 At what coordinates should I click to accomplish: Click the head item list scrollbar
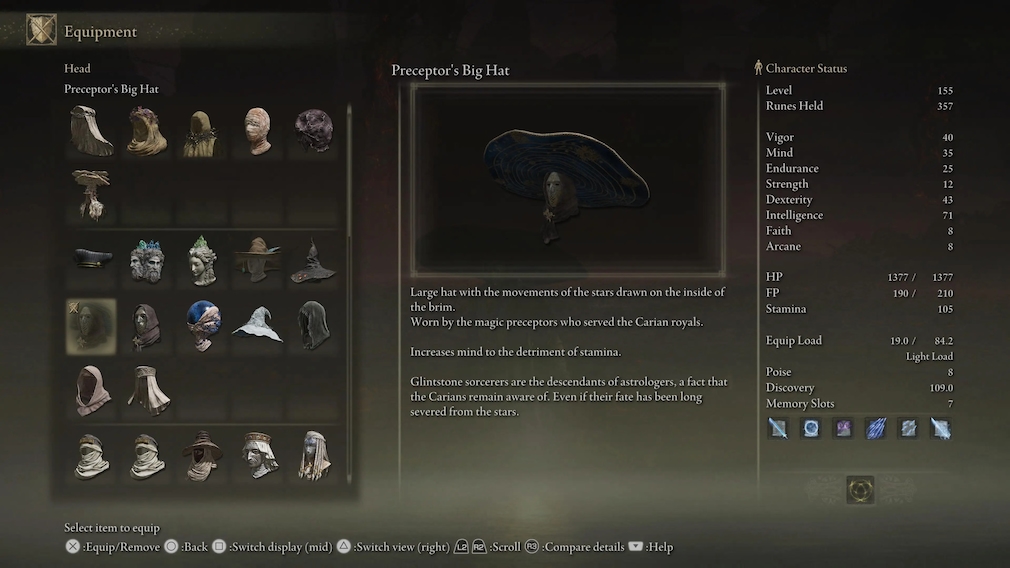click(x=349, y=170)
